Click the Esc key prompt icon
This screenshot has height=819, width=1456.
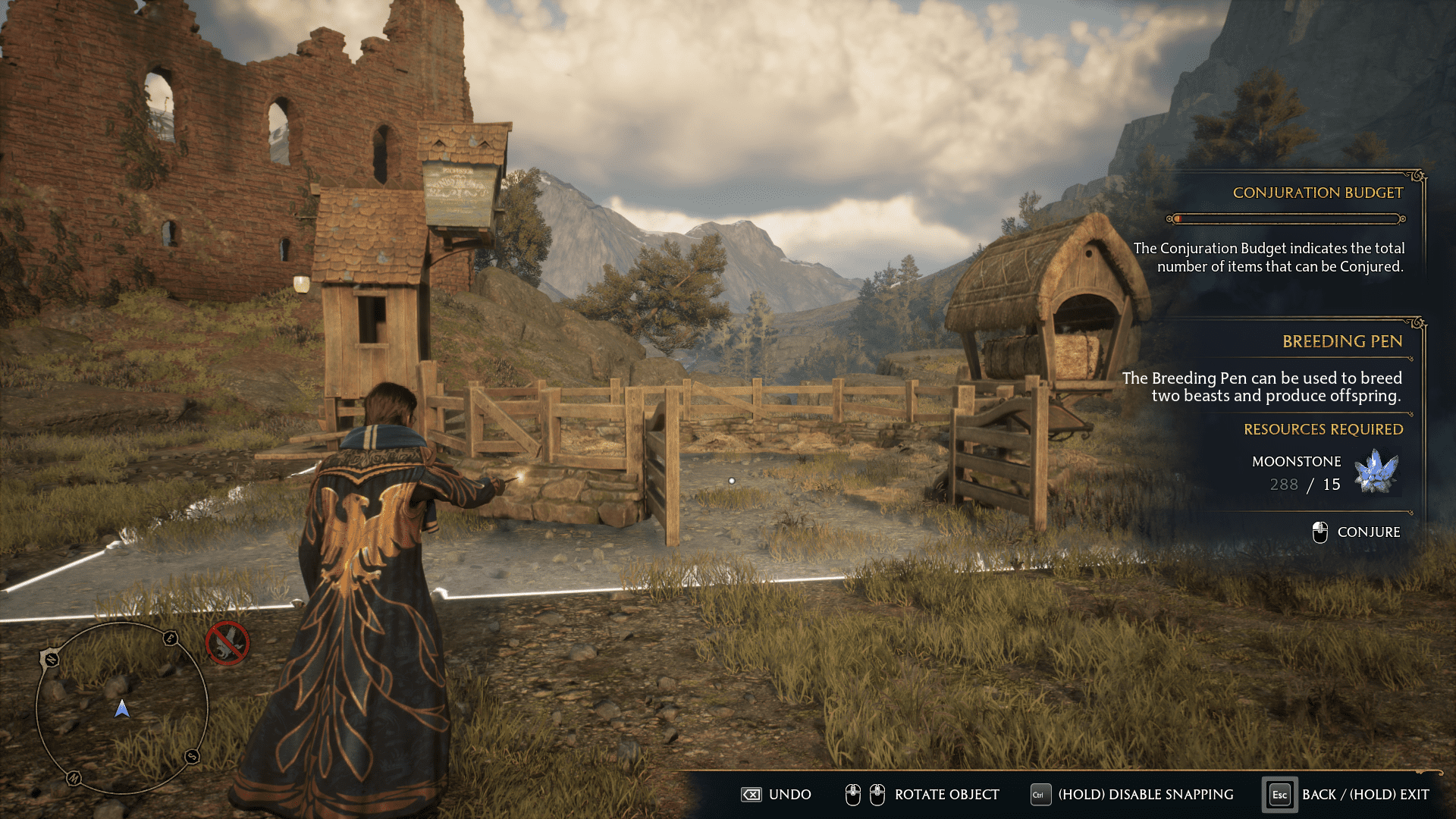point(1279,795)
